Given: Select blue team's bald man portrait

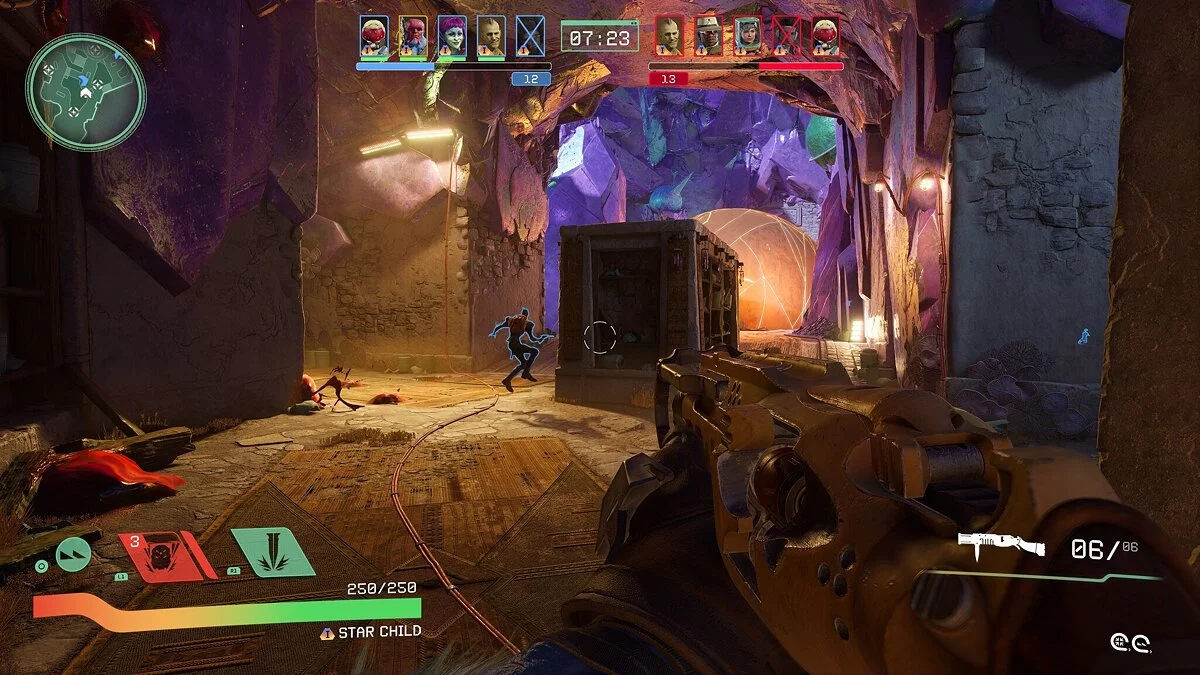Looking at the screenshot, I should click(x=490, y=36).
